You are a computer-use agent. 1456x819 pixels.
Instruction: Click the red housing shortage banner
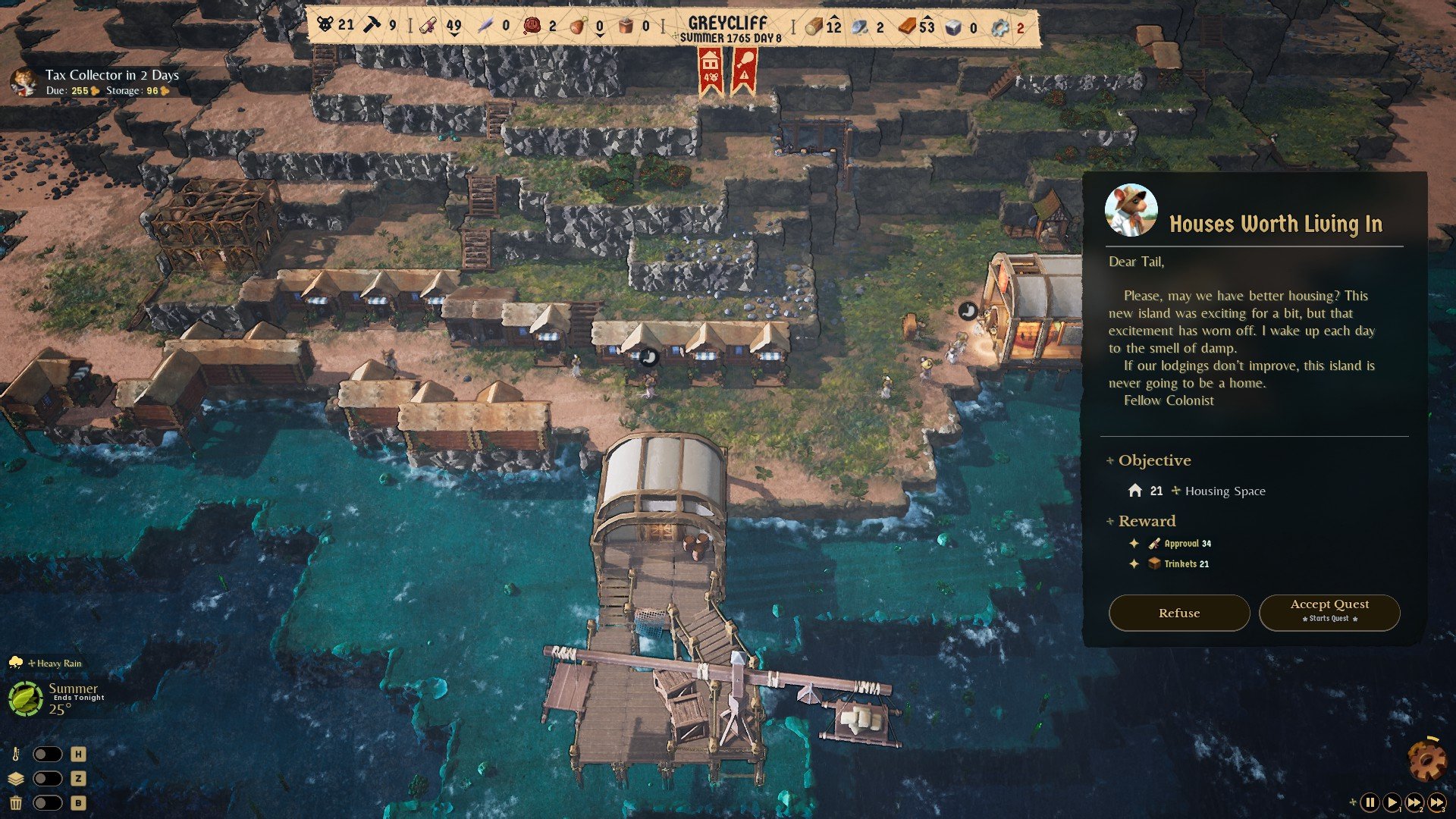click(x=711, y=70)
